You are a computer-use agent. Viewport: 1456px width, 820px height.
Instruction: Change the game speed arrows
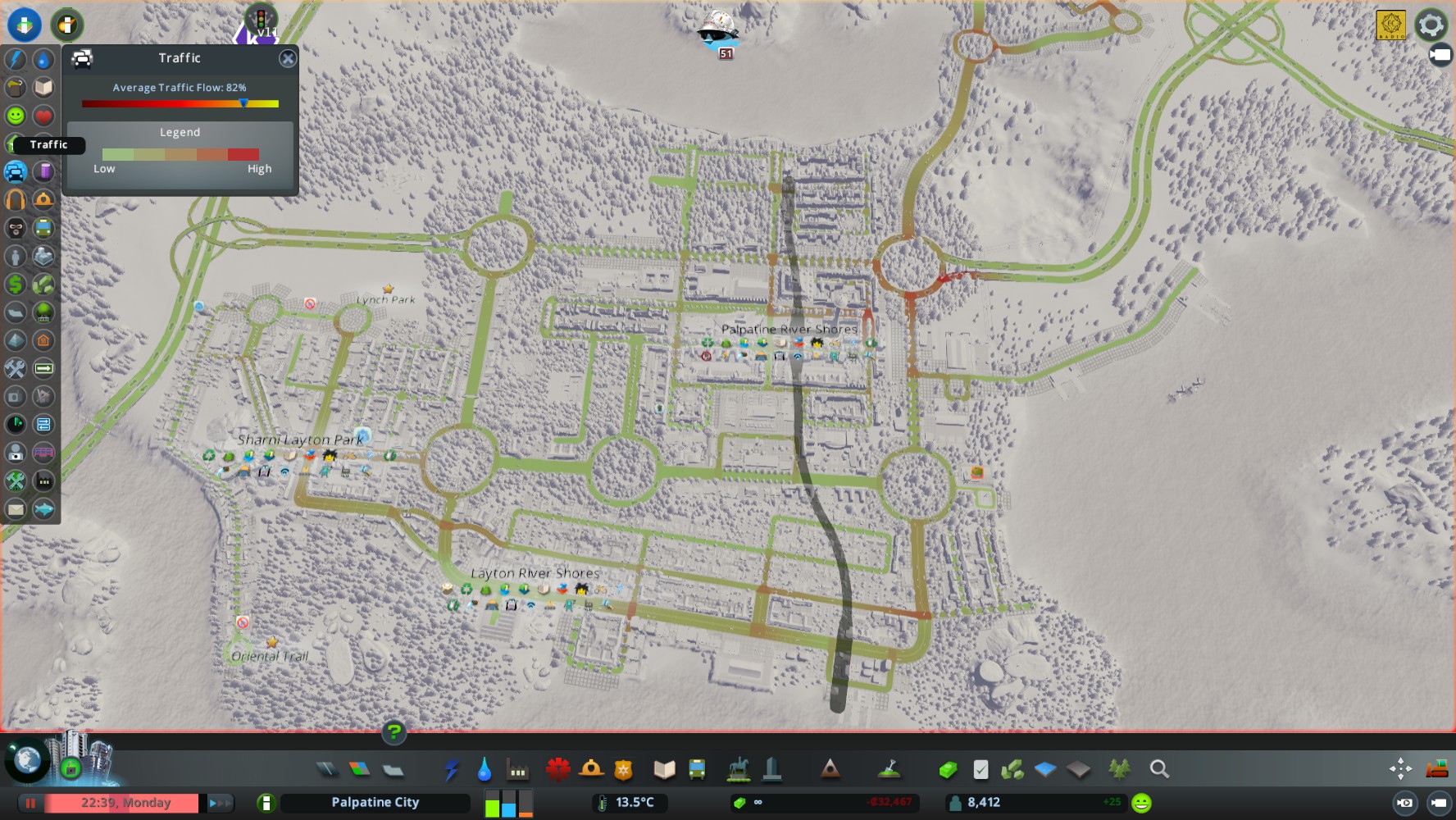[219, 803]
